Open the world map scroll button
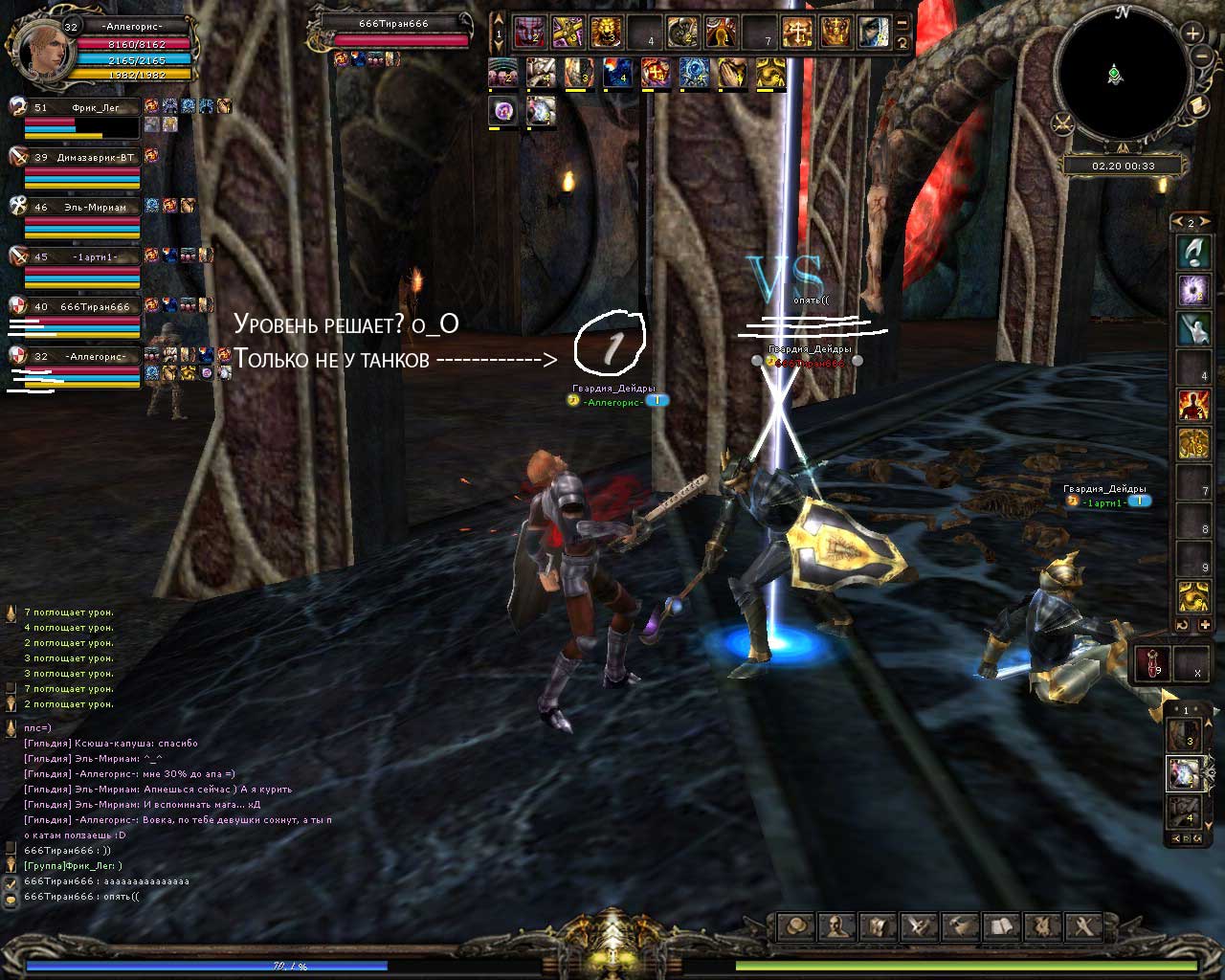1225x980 pixels. (1195, 106)
